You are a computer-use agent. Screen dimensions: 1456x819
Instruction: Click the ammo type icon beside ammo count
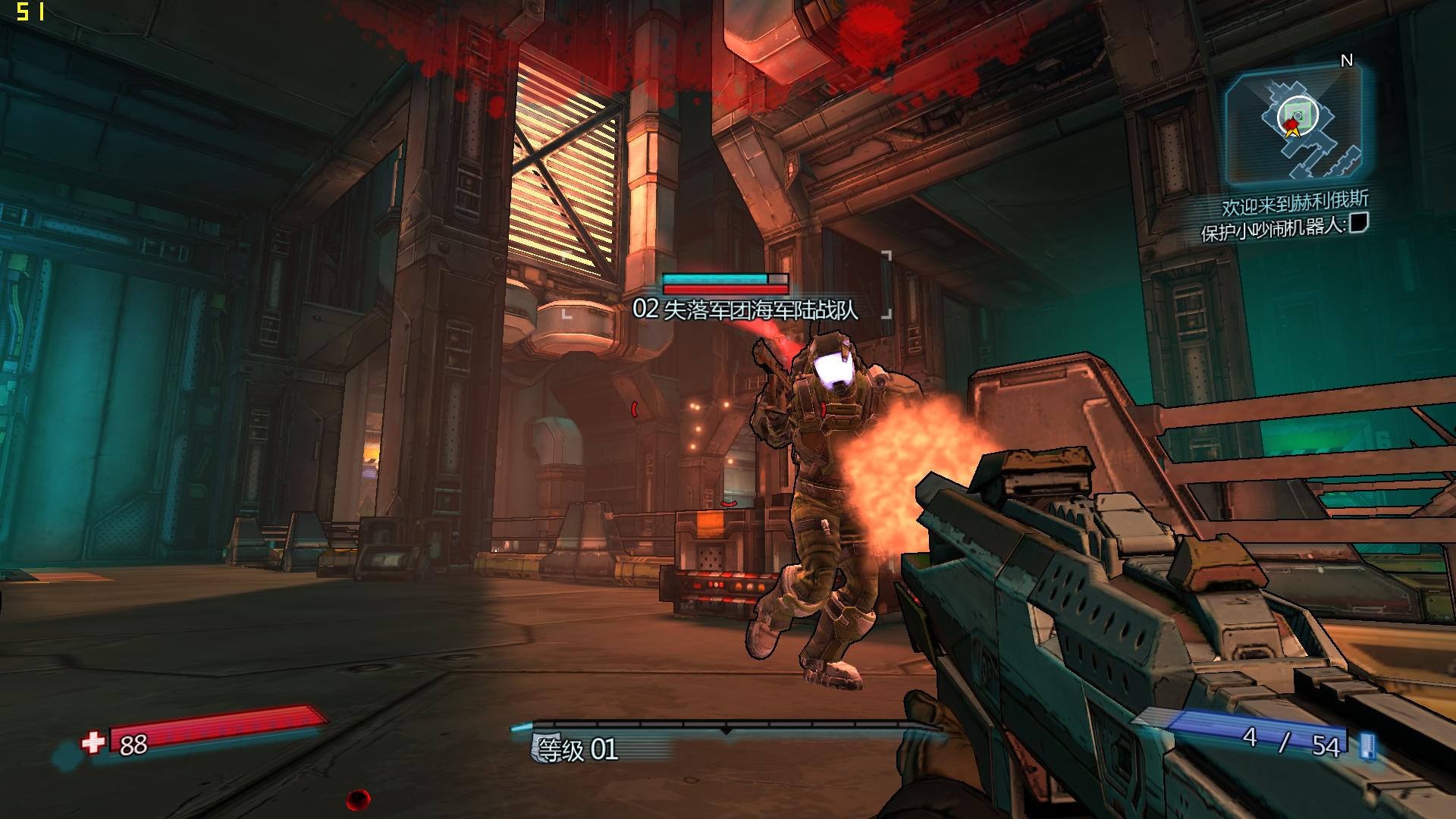tap(1367, 745)
